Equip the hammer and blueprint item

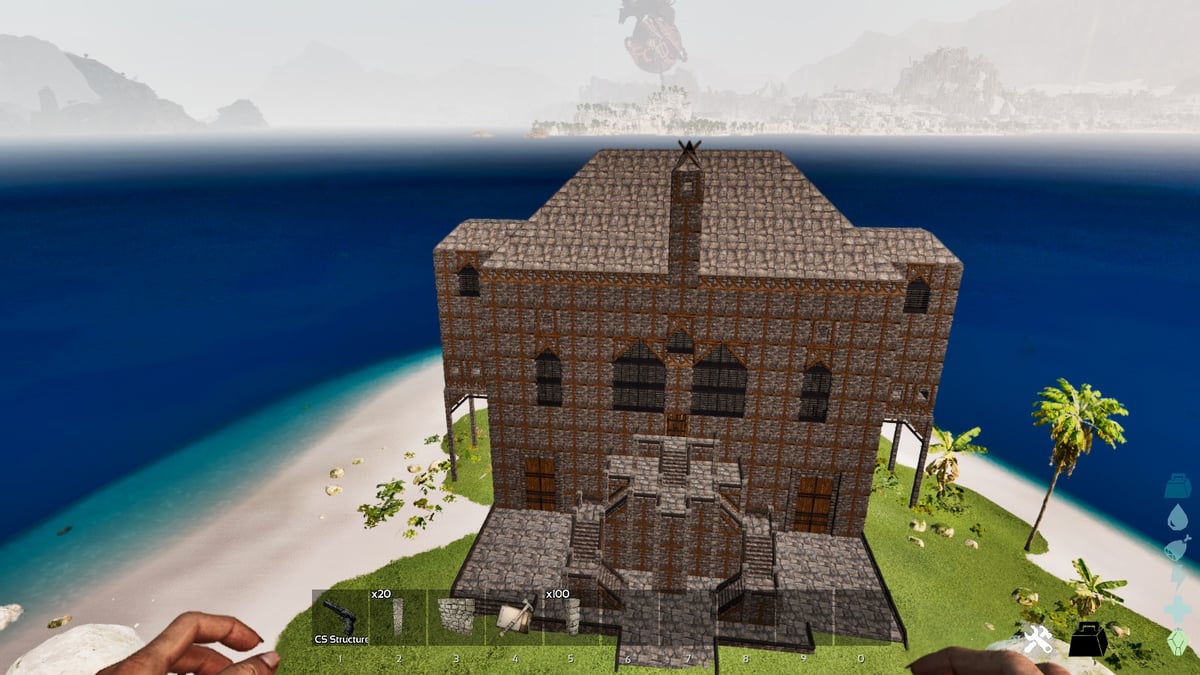[514, 617]
